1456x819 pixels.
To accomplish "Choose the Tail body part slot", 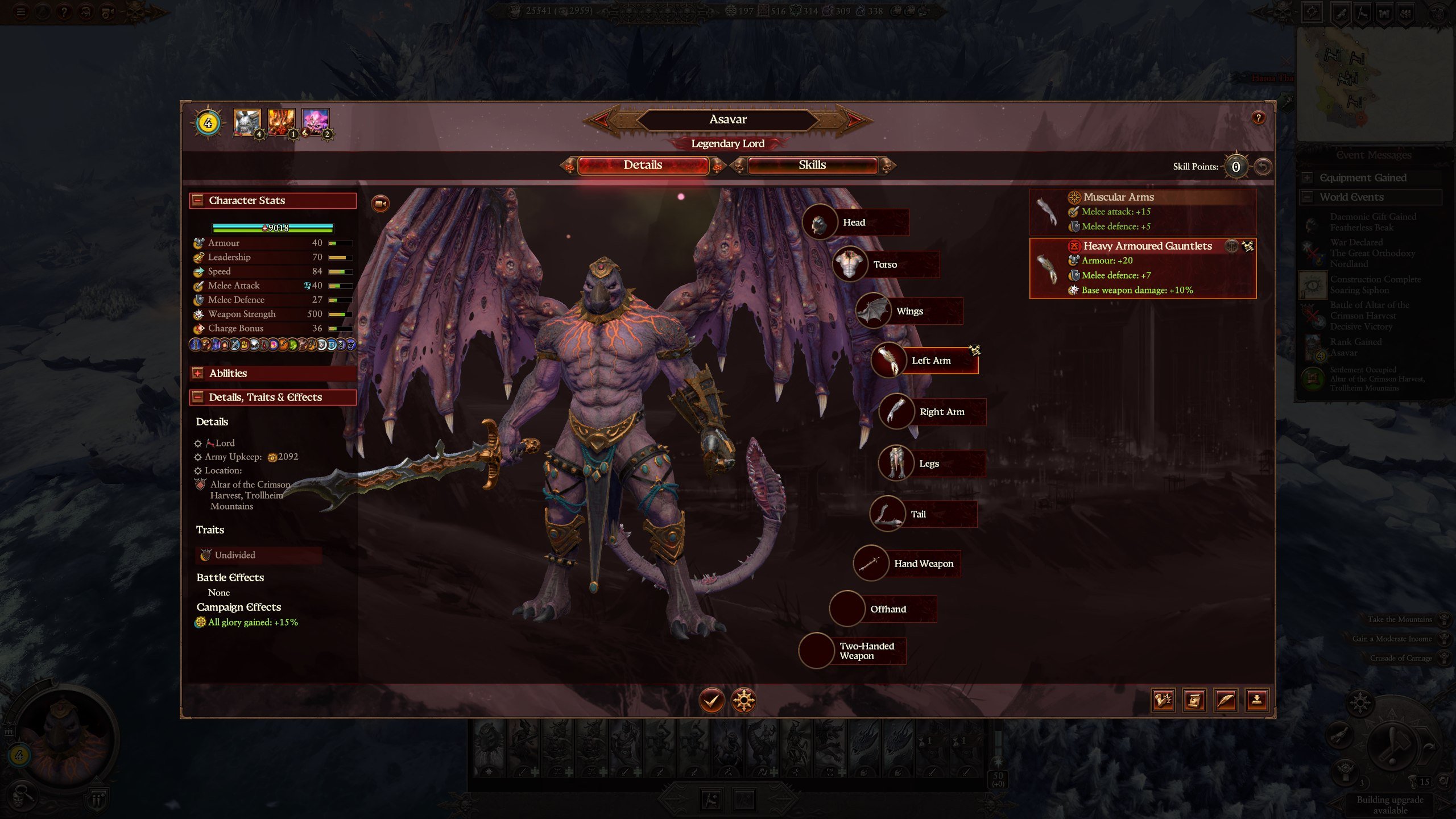I will tap(918, 514).
